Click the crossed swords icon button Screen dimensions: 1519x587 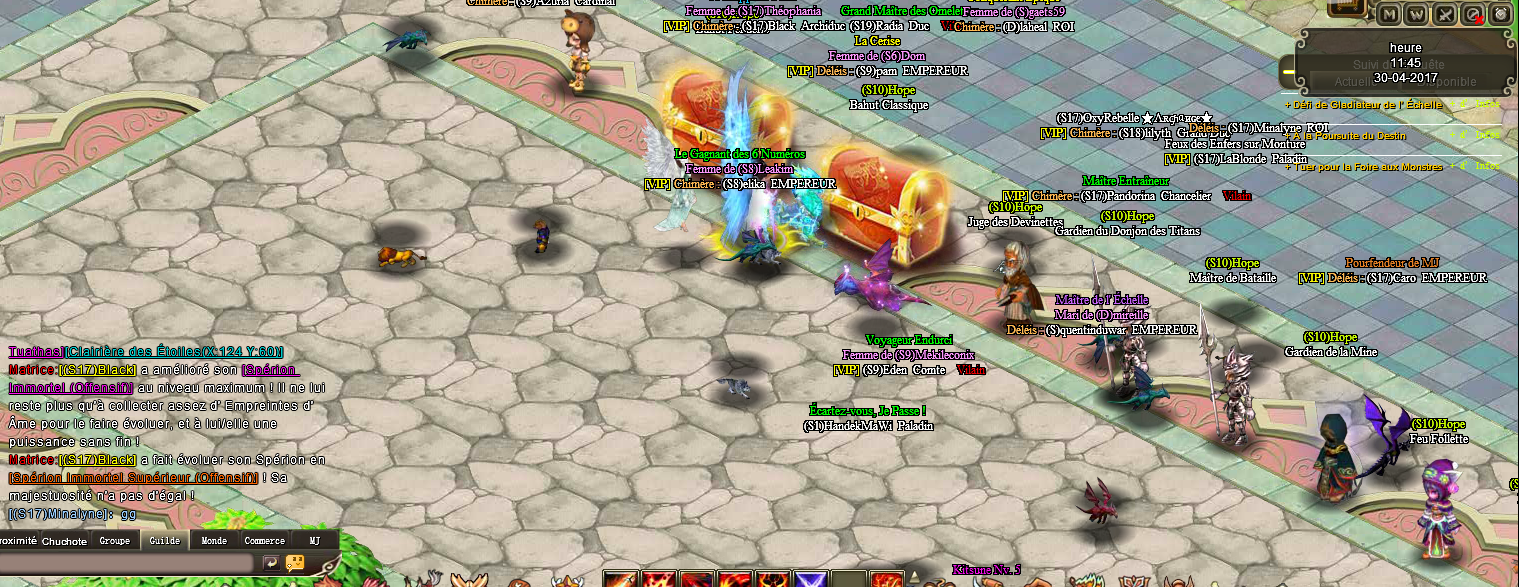point(1445,14)
